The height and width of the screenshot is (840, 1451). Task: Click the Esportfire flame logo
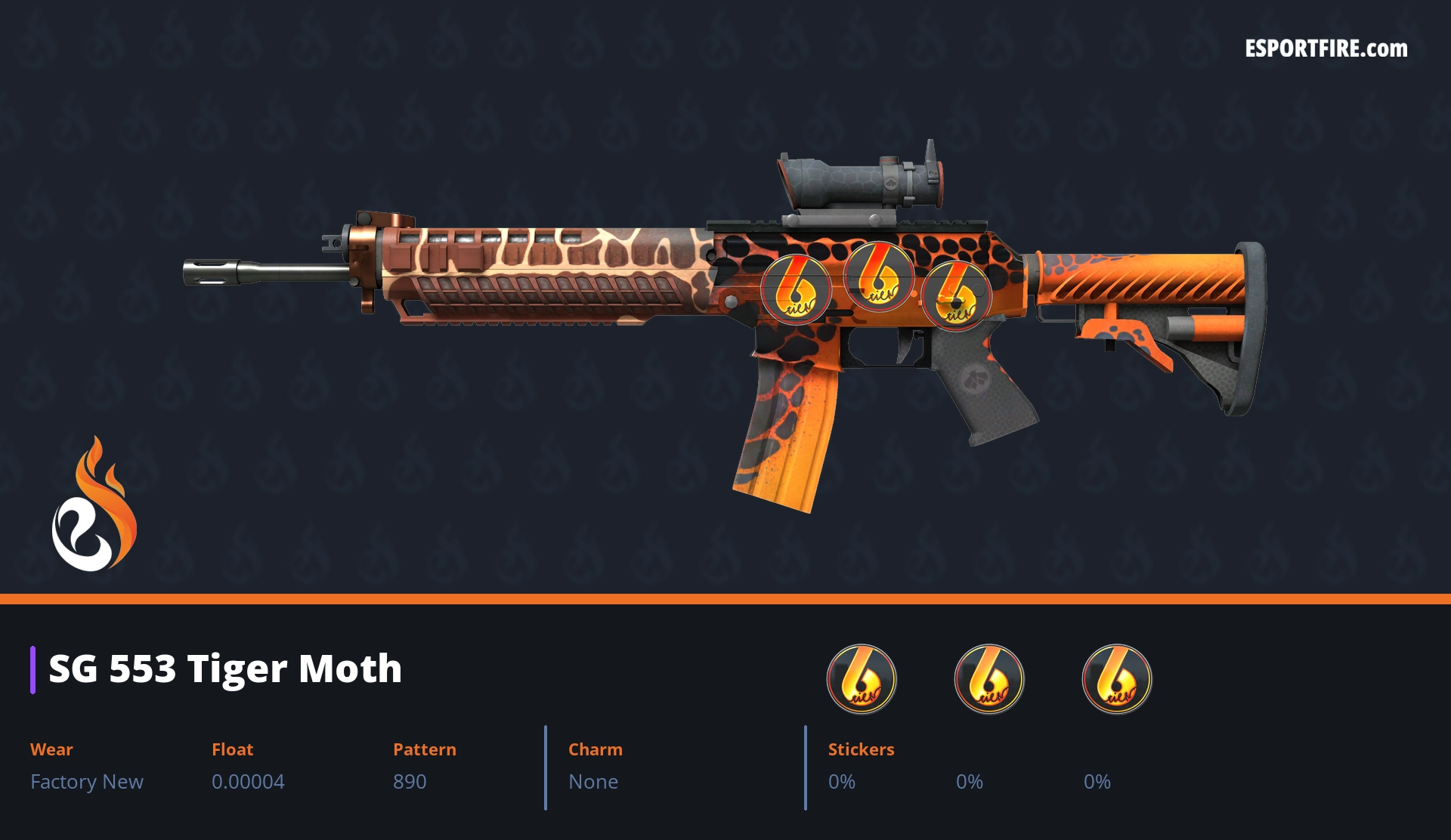94,505
